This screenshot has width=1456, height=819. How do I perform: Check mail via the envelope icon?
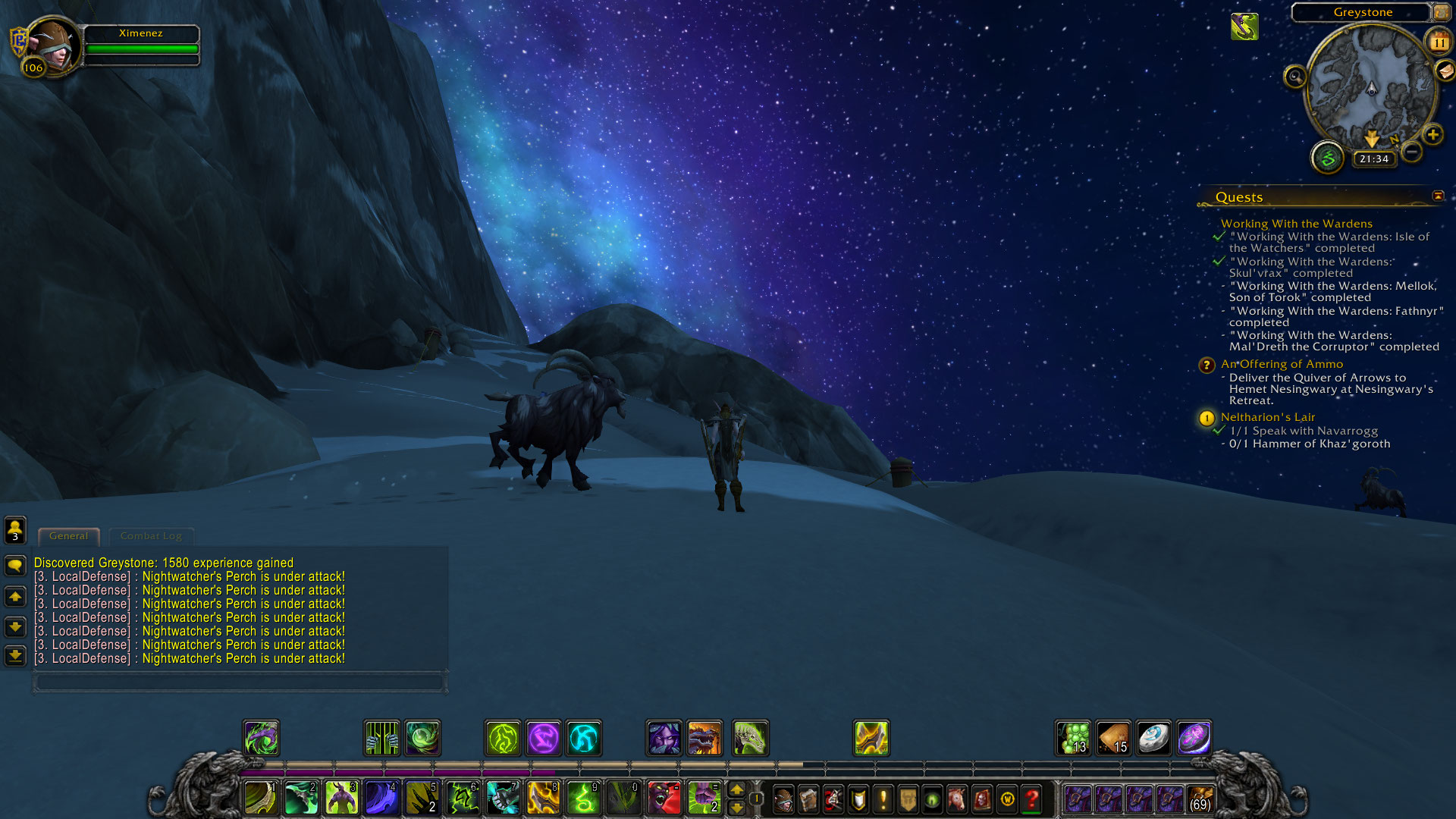(1445, 71)
